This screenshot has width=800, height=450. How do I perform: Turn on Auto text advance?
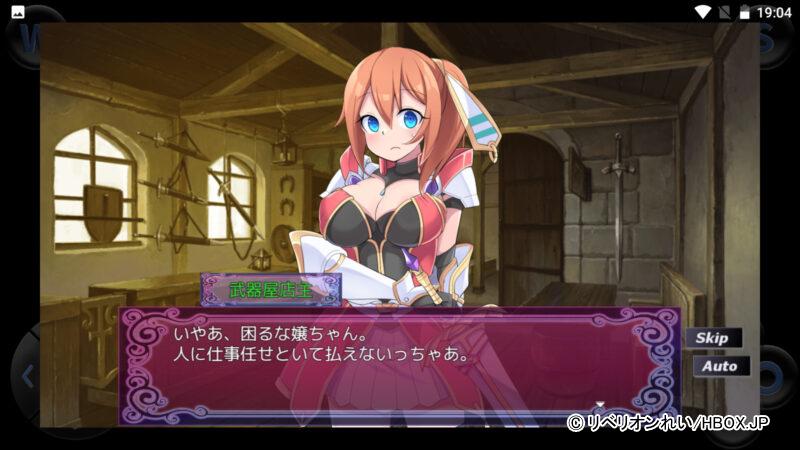720,366
